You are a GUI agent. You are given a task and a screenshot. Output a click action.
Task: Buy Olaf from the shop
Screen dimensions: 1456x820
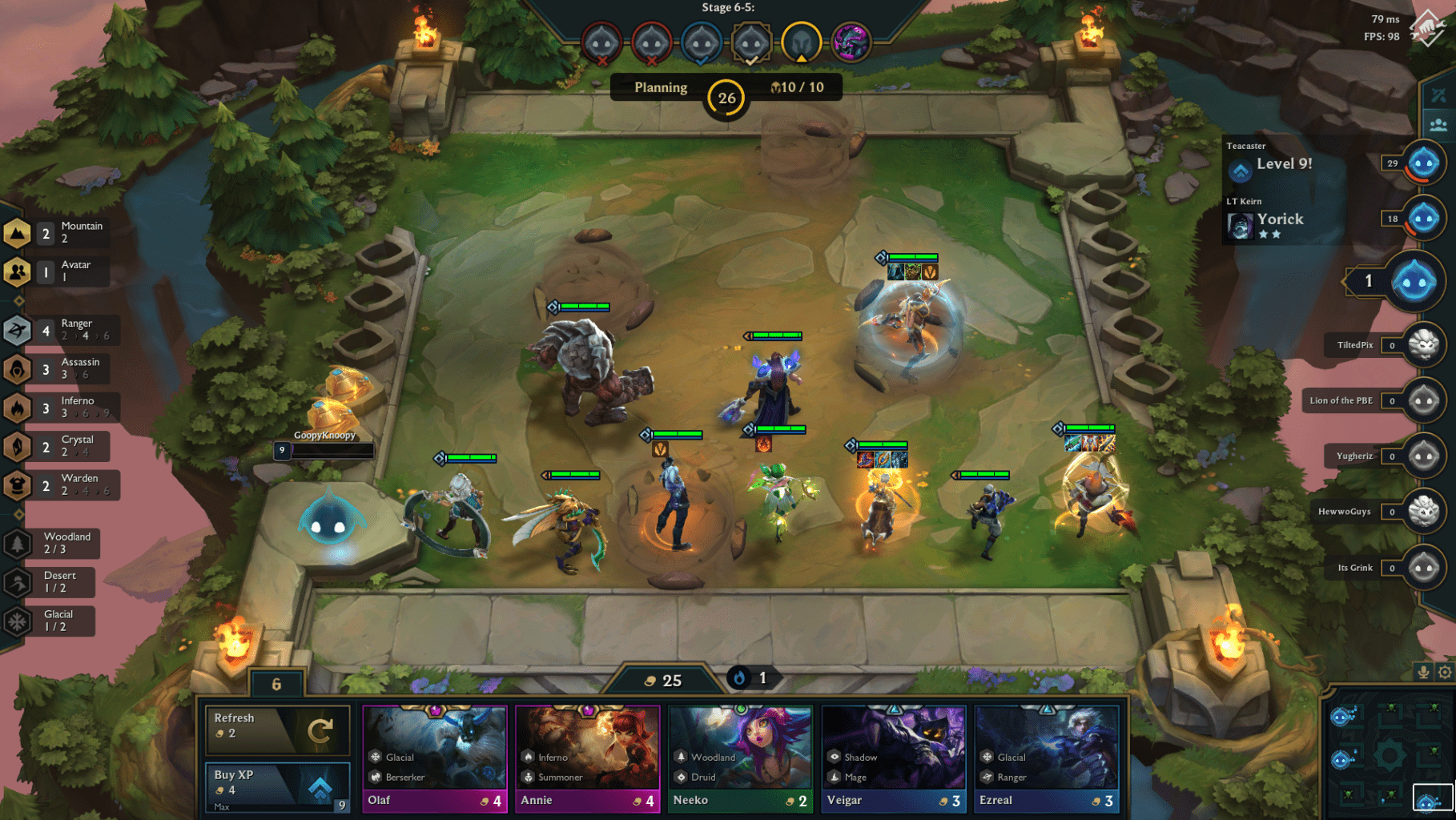pos(435,758)
